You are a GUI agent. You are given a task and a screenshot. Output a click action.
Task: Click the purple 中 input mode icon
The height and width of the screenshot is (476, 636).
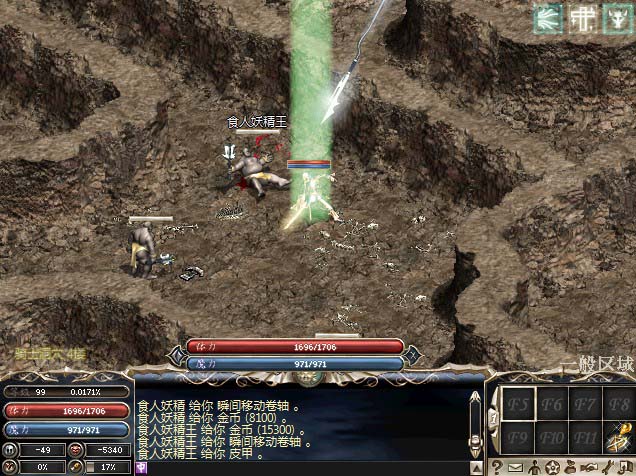[x=141, y=467]
